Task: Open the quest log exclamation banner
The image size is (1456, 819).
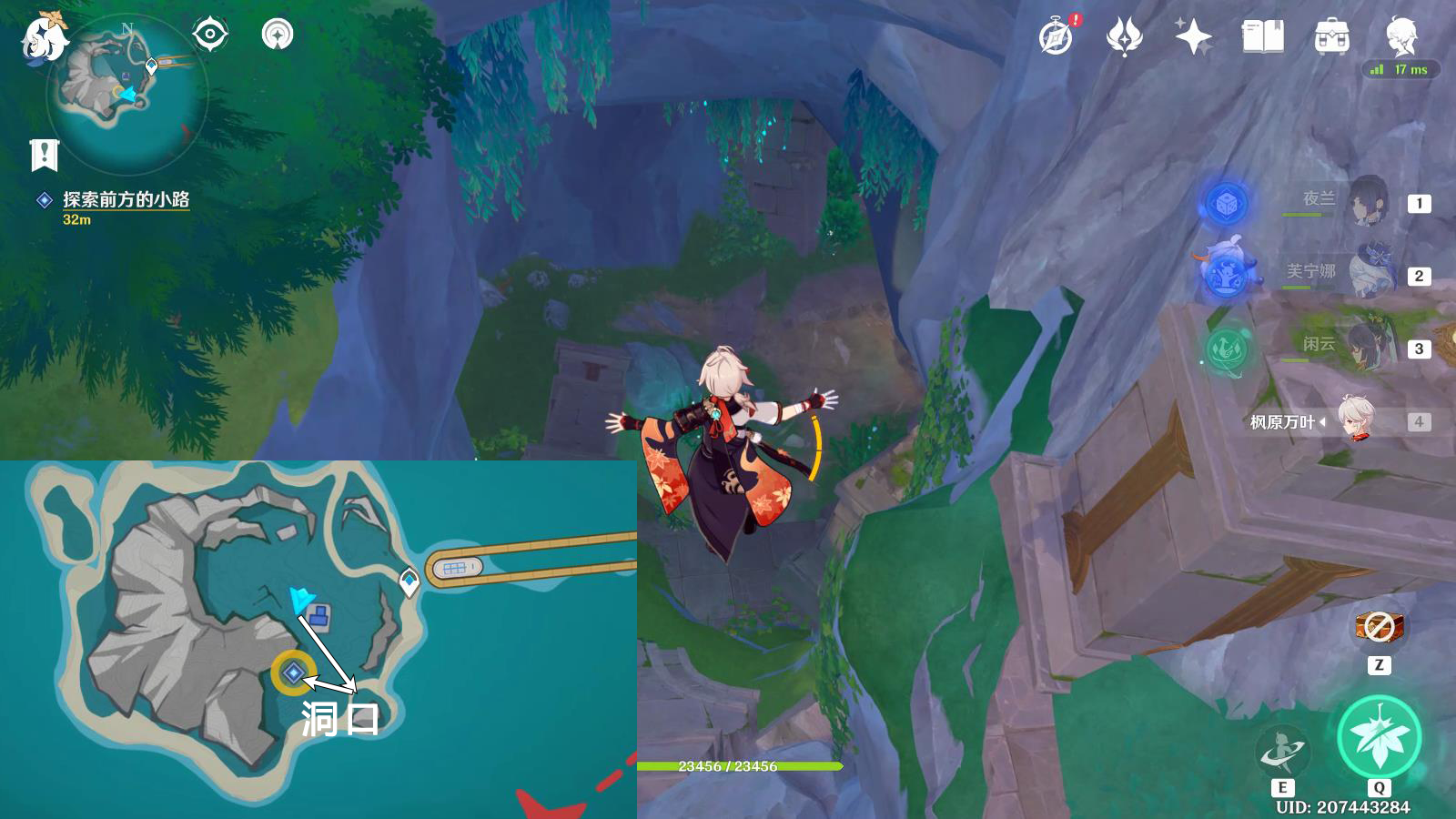Action: tap(44, 156)
